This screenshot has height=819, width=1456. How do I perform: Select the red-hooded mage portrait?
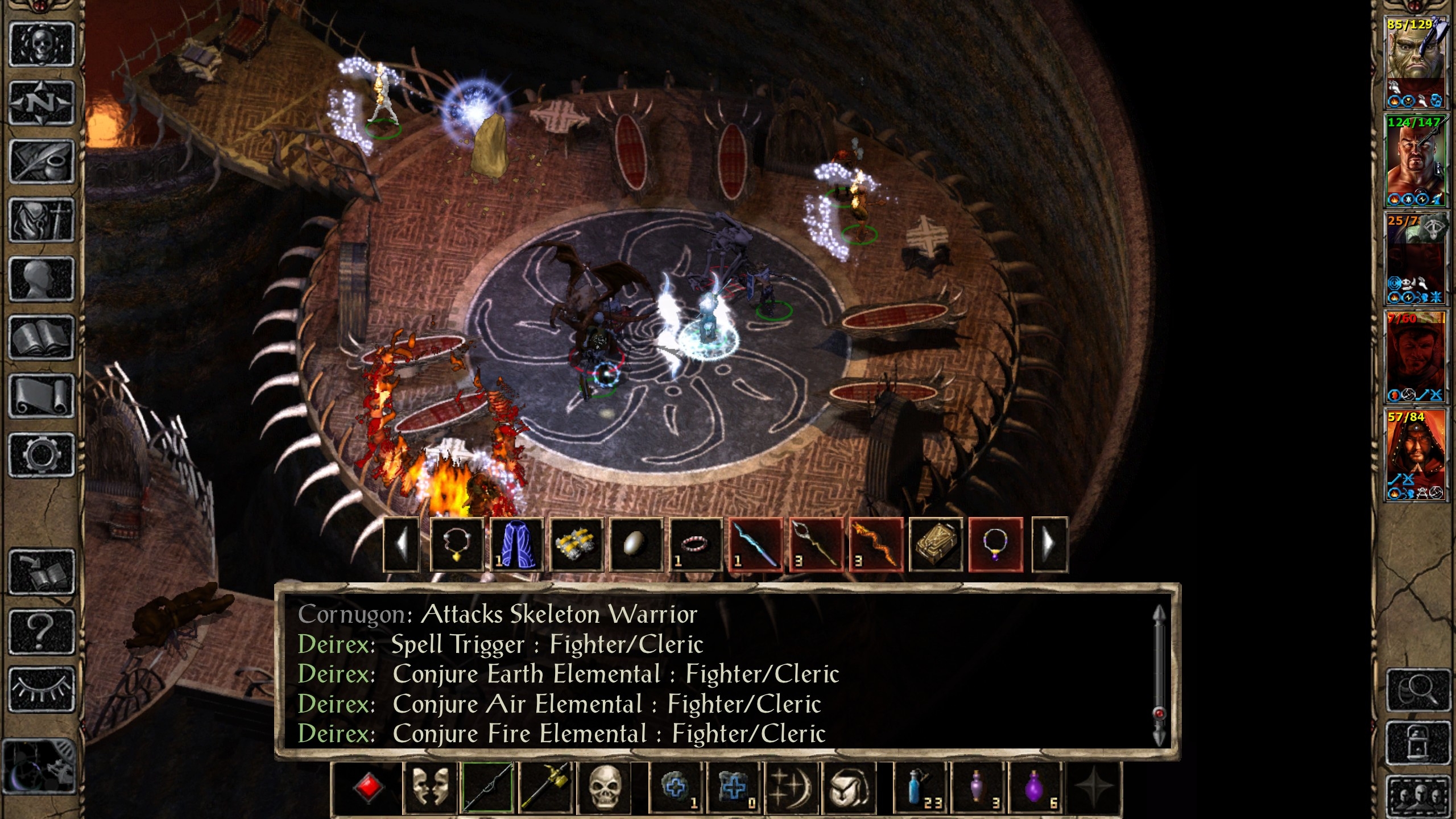pos(1414,455)
